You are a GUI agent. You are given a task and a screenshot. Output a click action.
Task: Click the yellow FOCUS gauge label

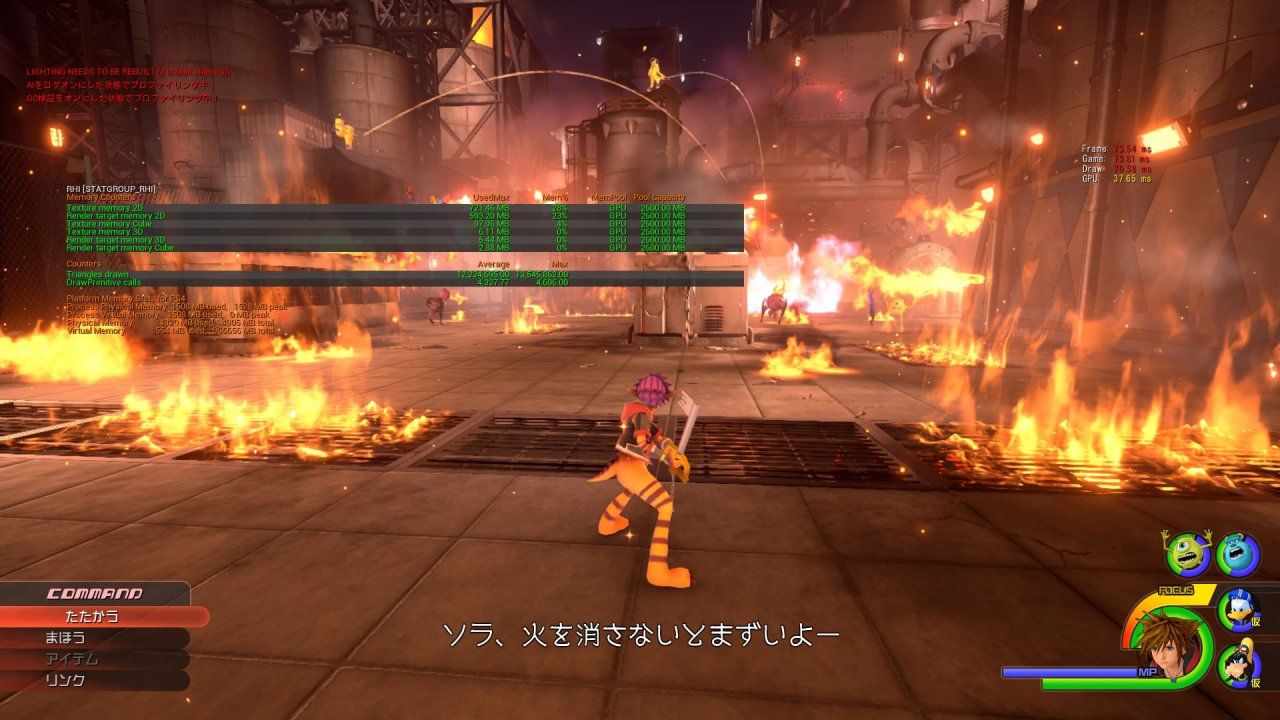point(1177,592)
